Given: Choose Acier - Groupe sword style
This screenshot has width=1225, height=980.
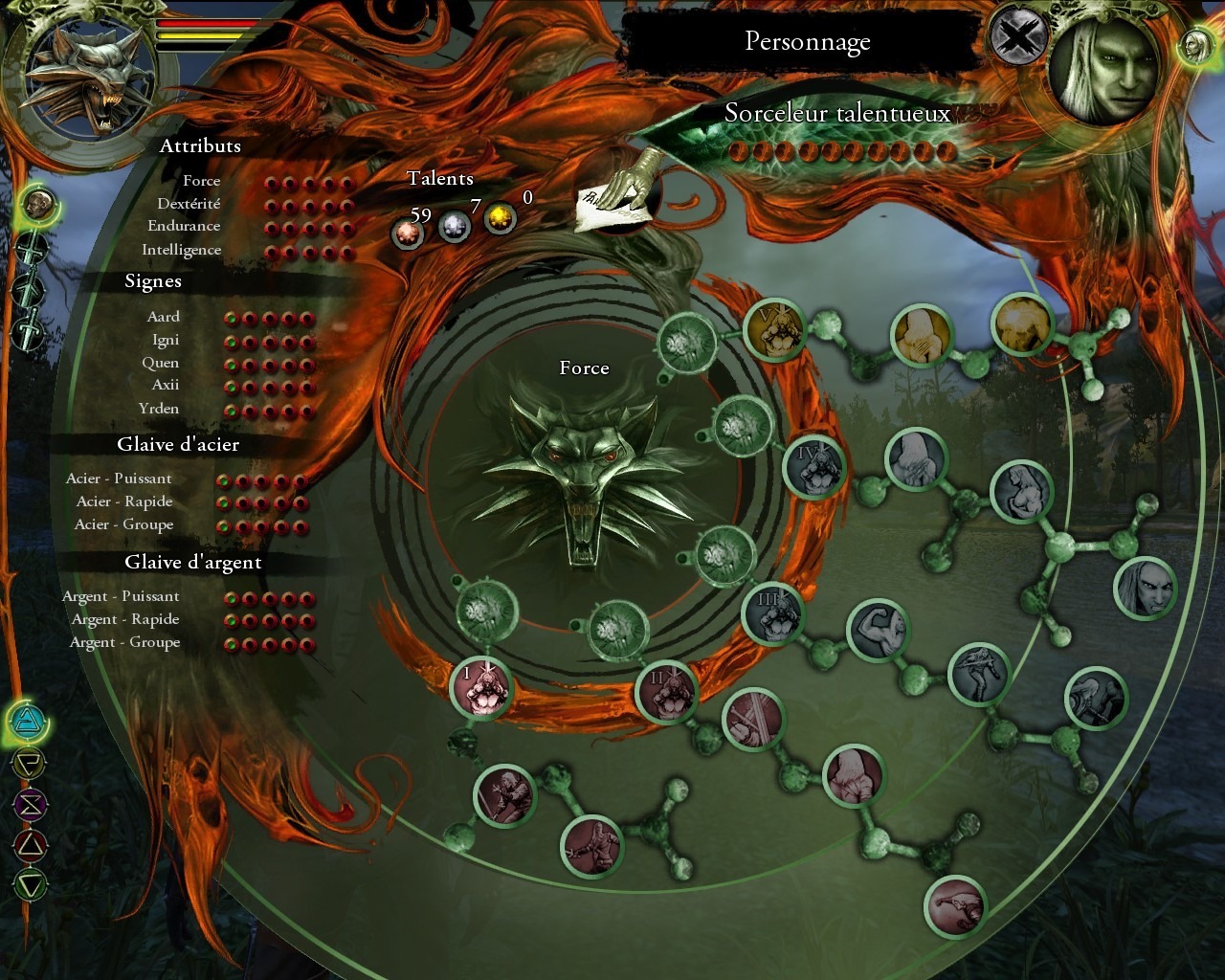Looking at the screenshot, I should (x=124, y=524).
